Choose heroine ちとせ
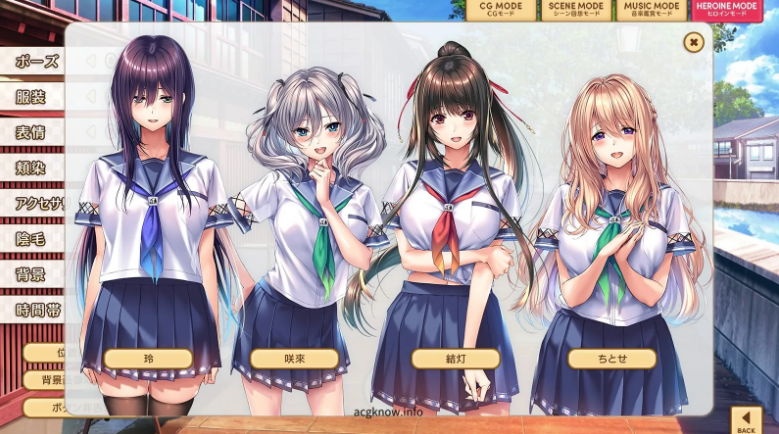Screen dimensions: 779x434 612,358
